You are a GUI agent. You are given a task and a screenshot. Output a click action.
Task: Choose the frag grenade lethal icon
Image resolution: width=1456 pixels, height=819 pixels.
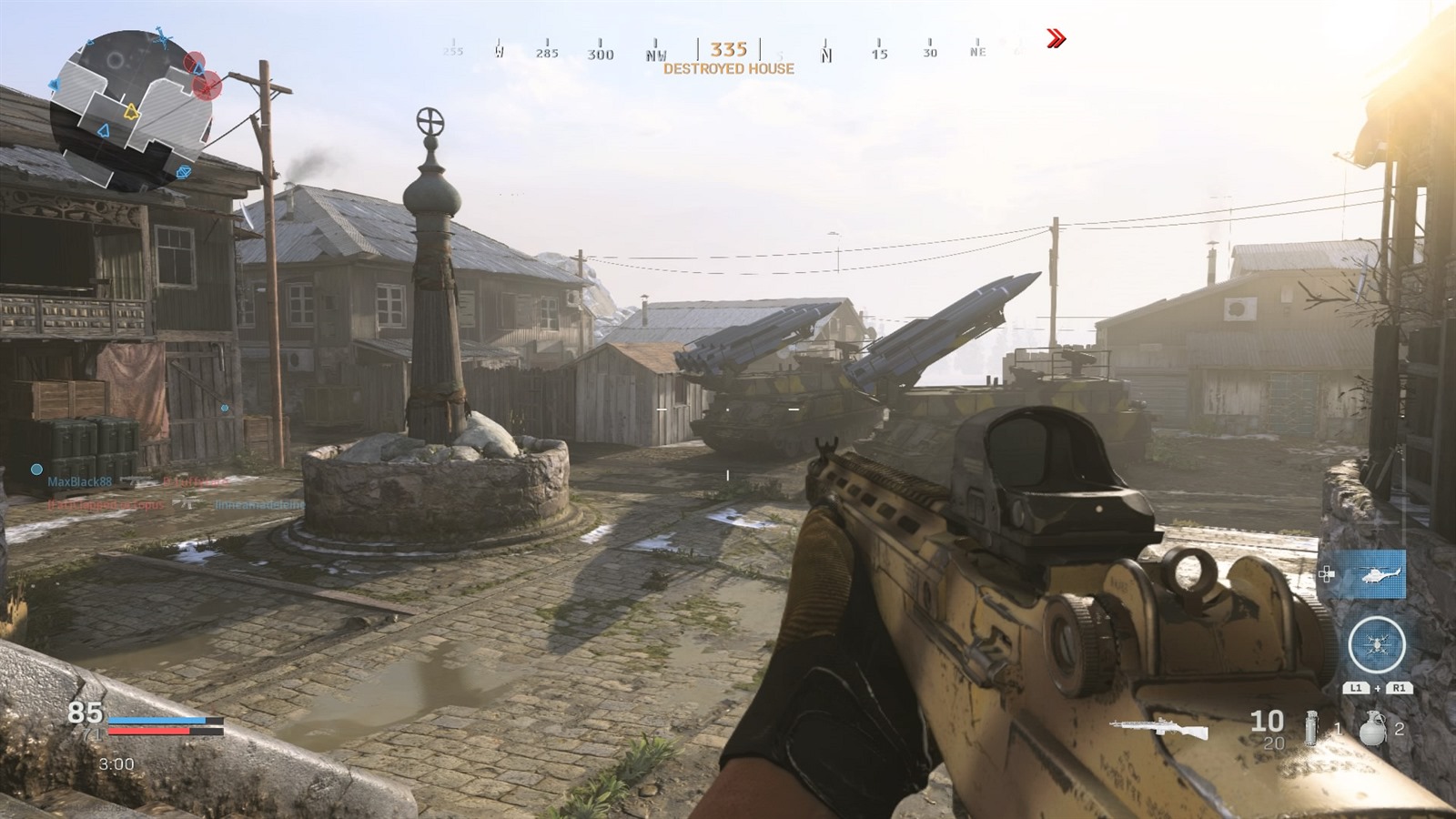click(1372, 729)
